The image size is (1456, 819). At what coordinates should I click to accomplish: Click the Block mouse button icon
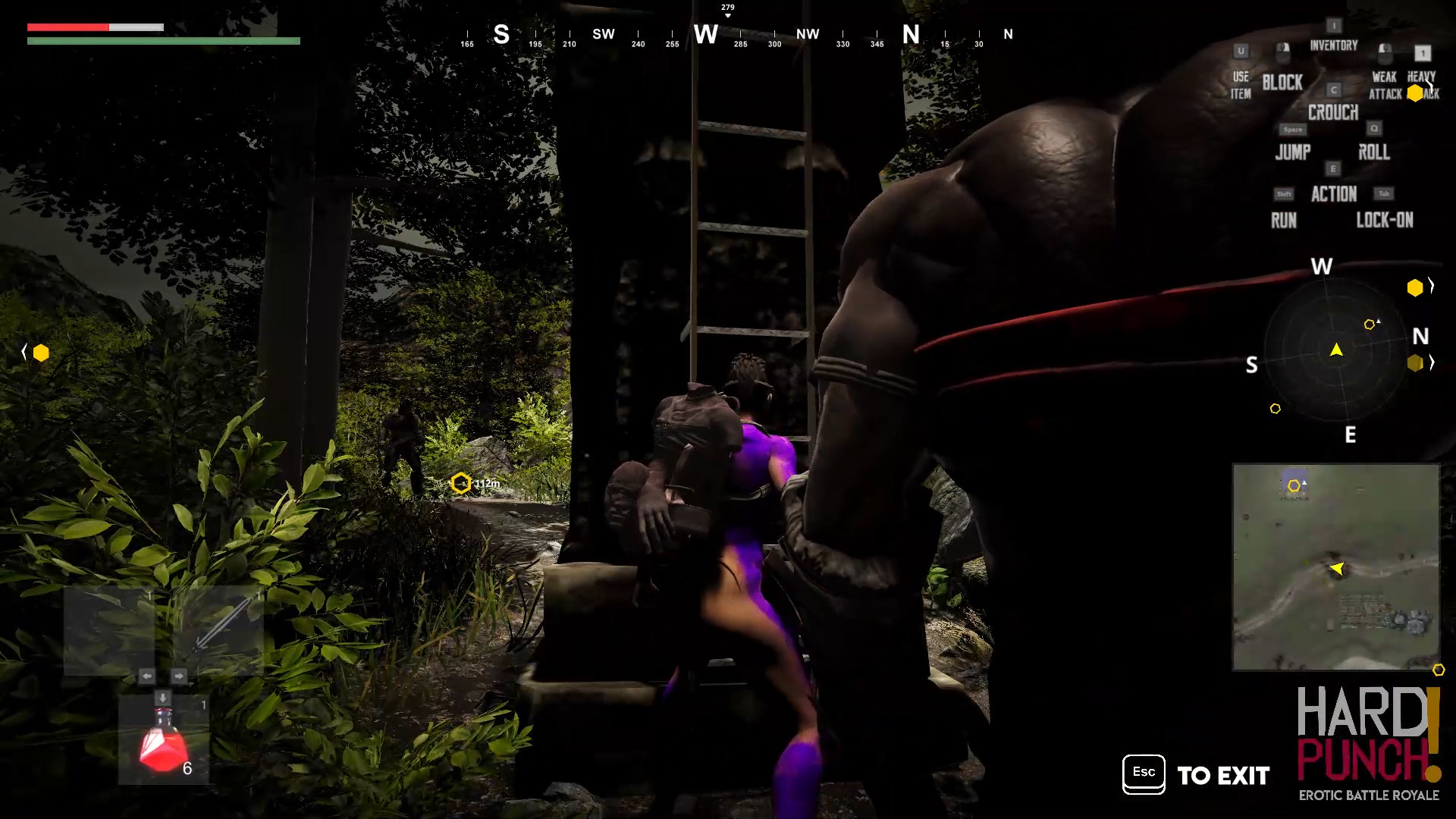click(x=1281, y=53)
